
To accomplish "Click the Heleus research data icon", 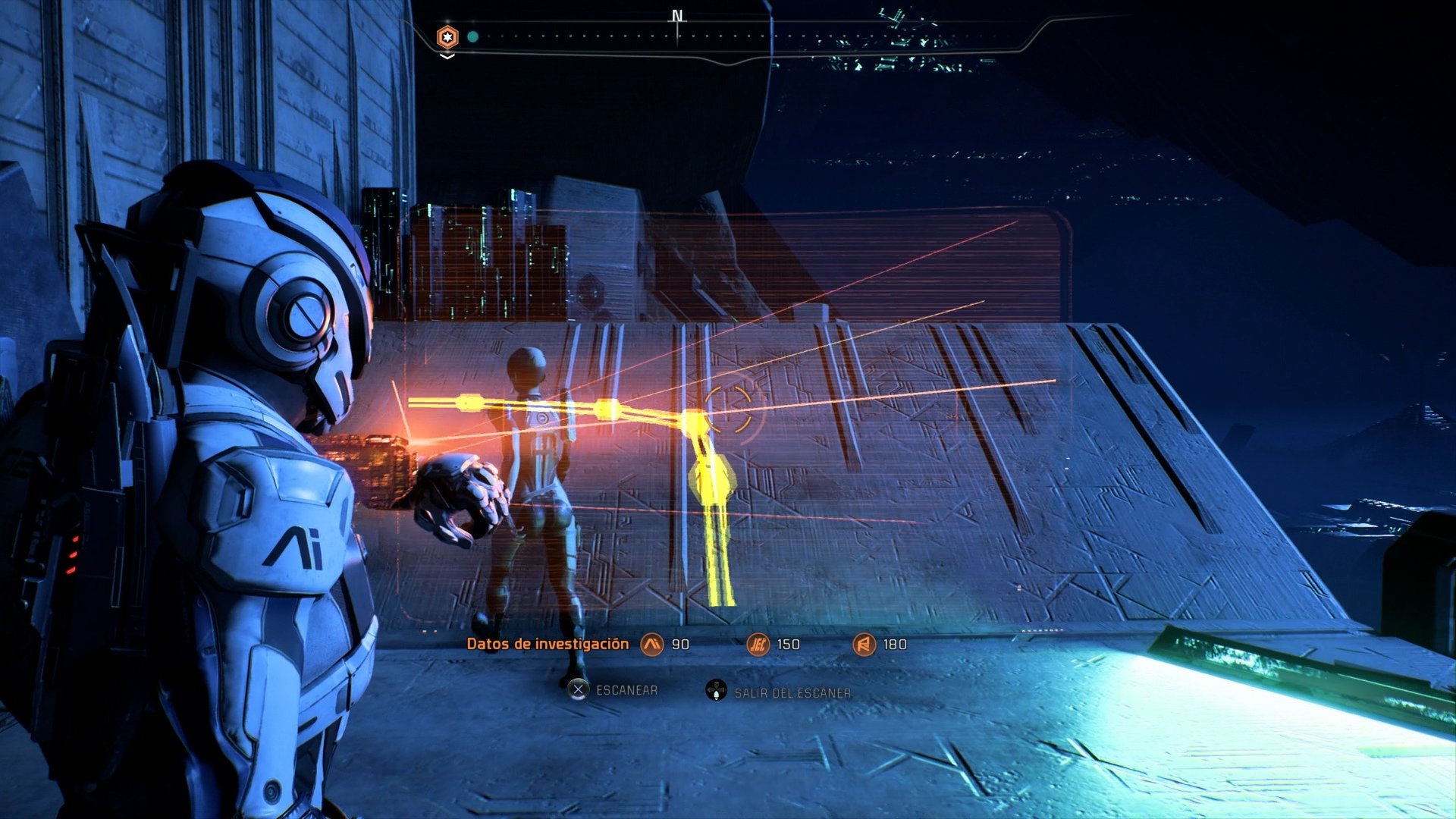I will [x=758, y=644].
